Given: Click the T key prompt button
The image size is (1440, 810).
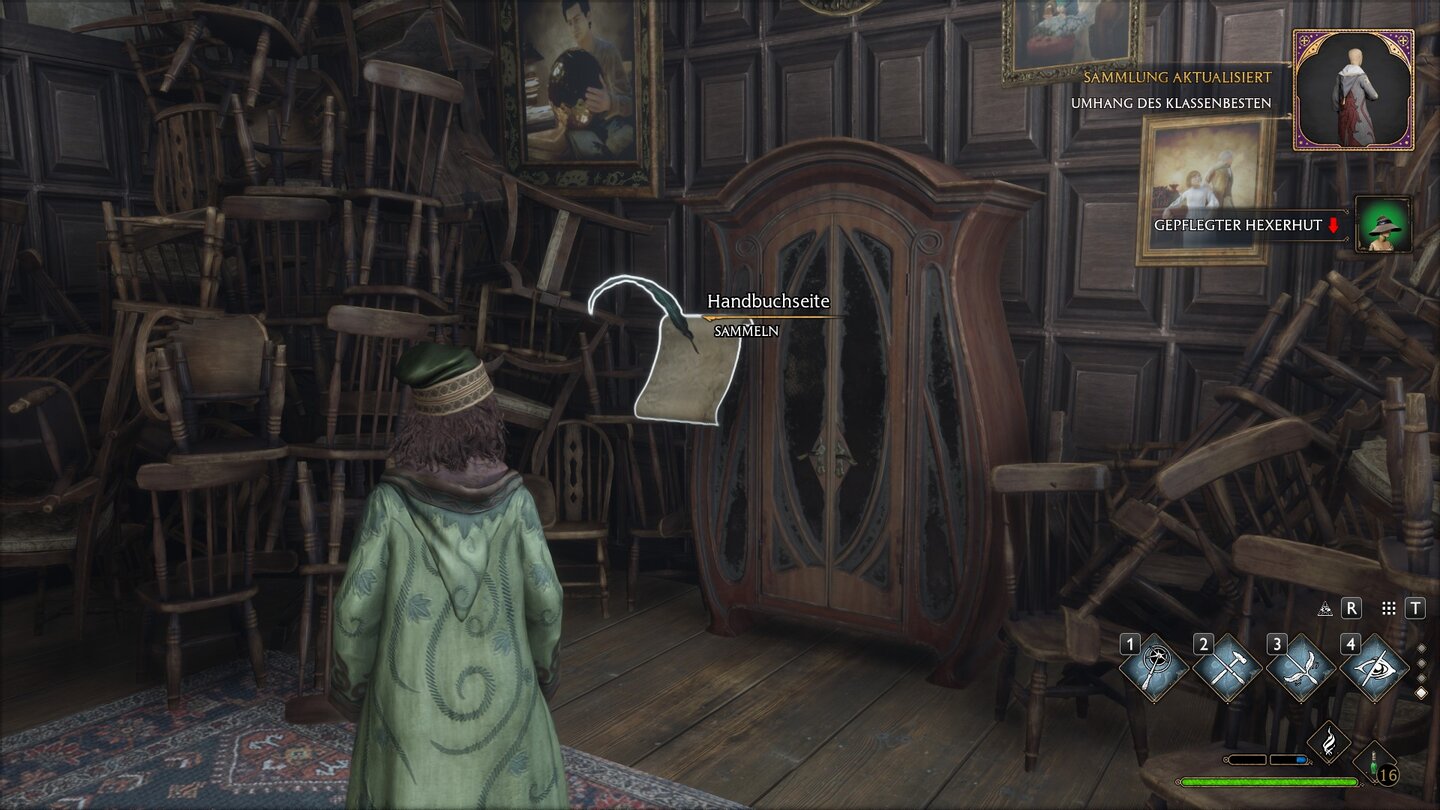Looking at the screenshot, I should pos(1415,608).
